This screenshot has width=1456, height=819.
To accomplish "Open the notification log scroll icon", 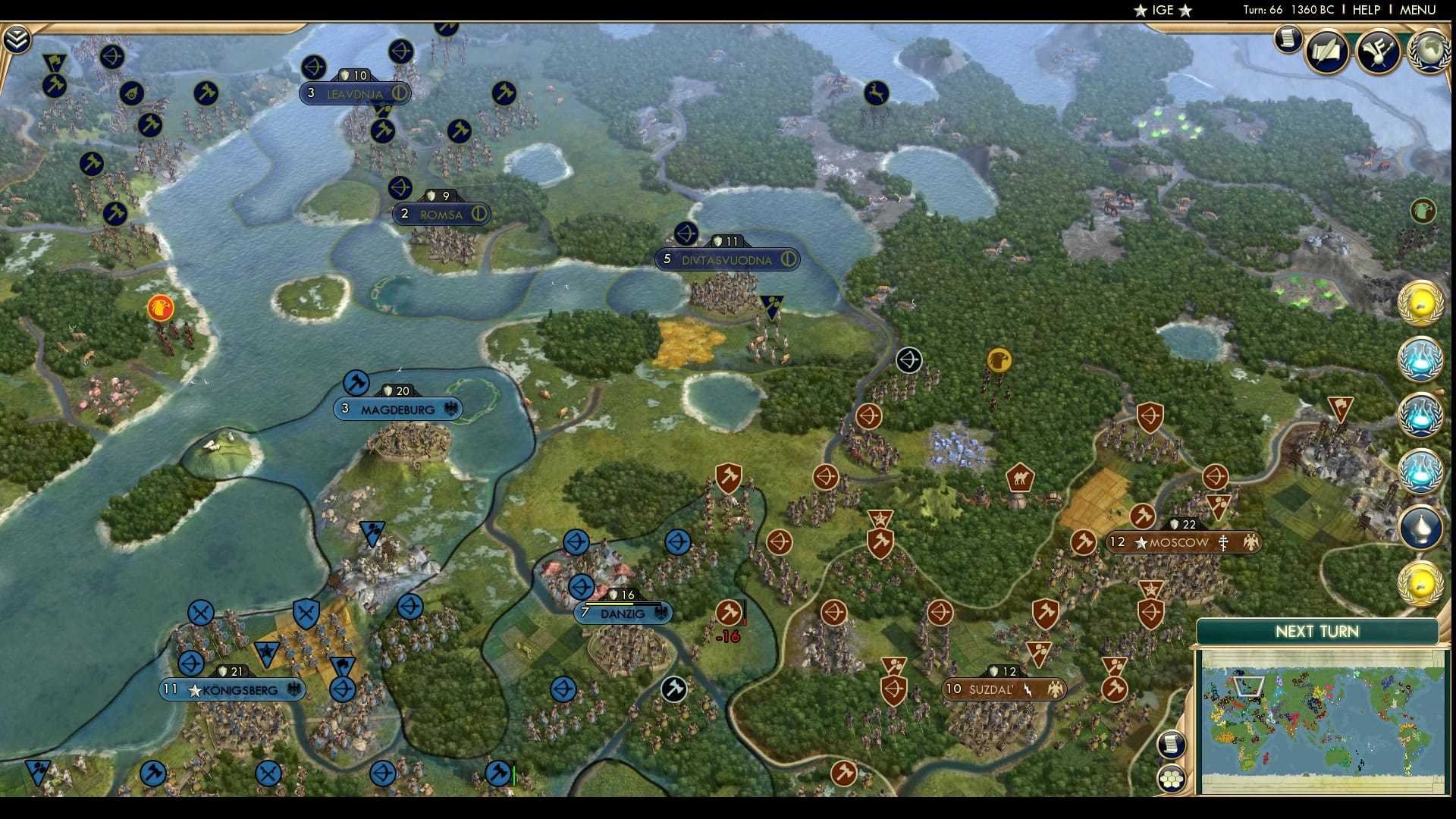I will pos(1286,42).
